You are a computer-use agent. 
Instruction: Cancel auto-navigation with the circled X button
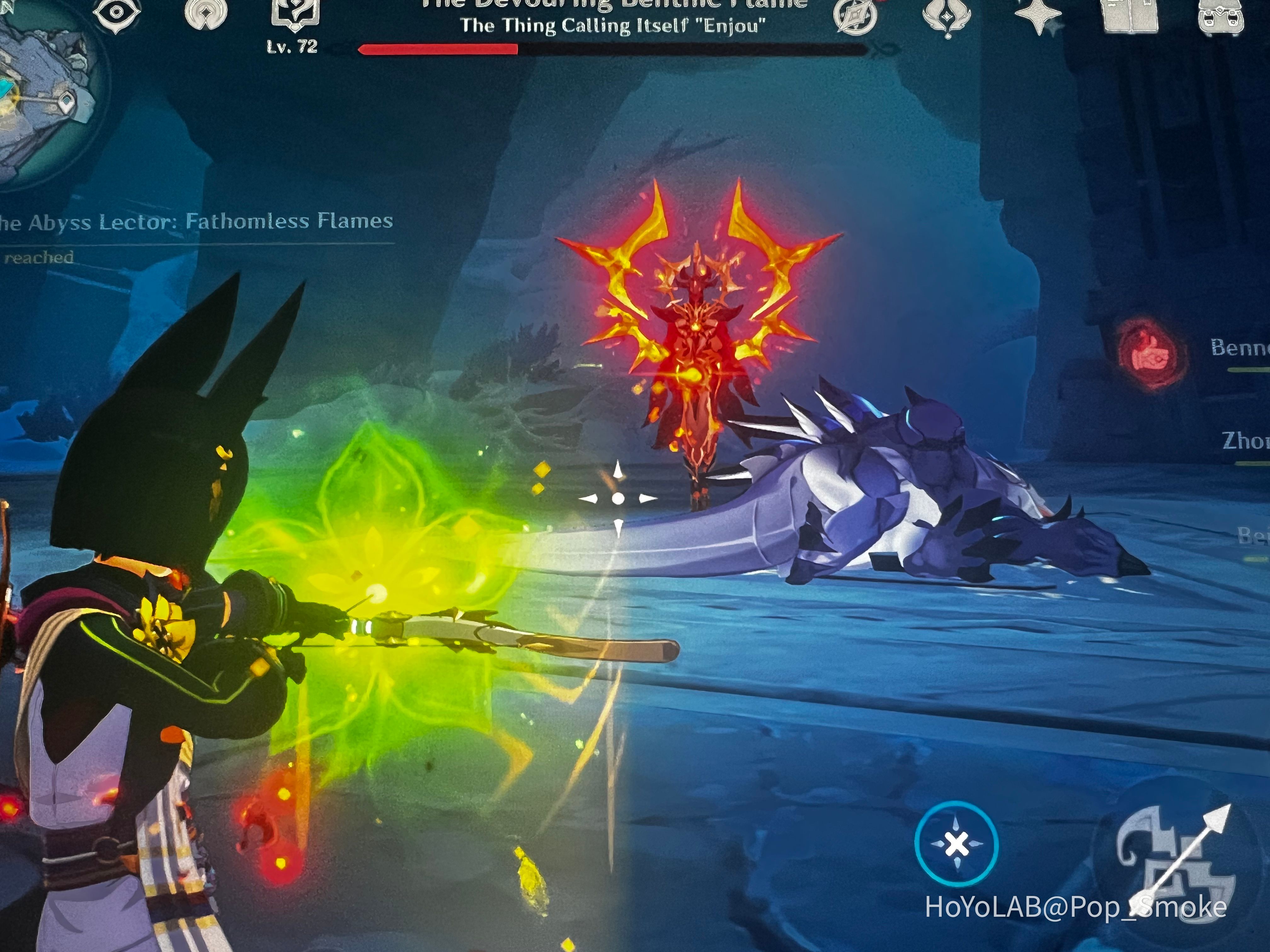point(955,841)
